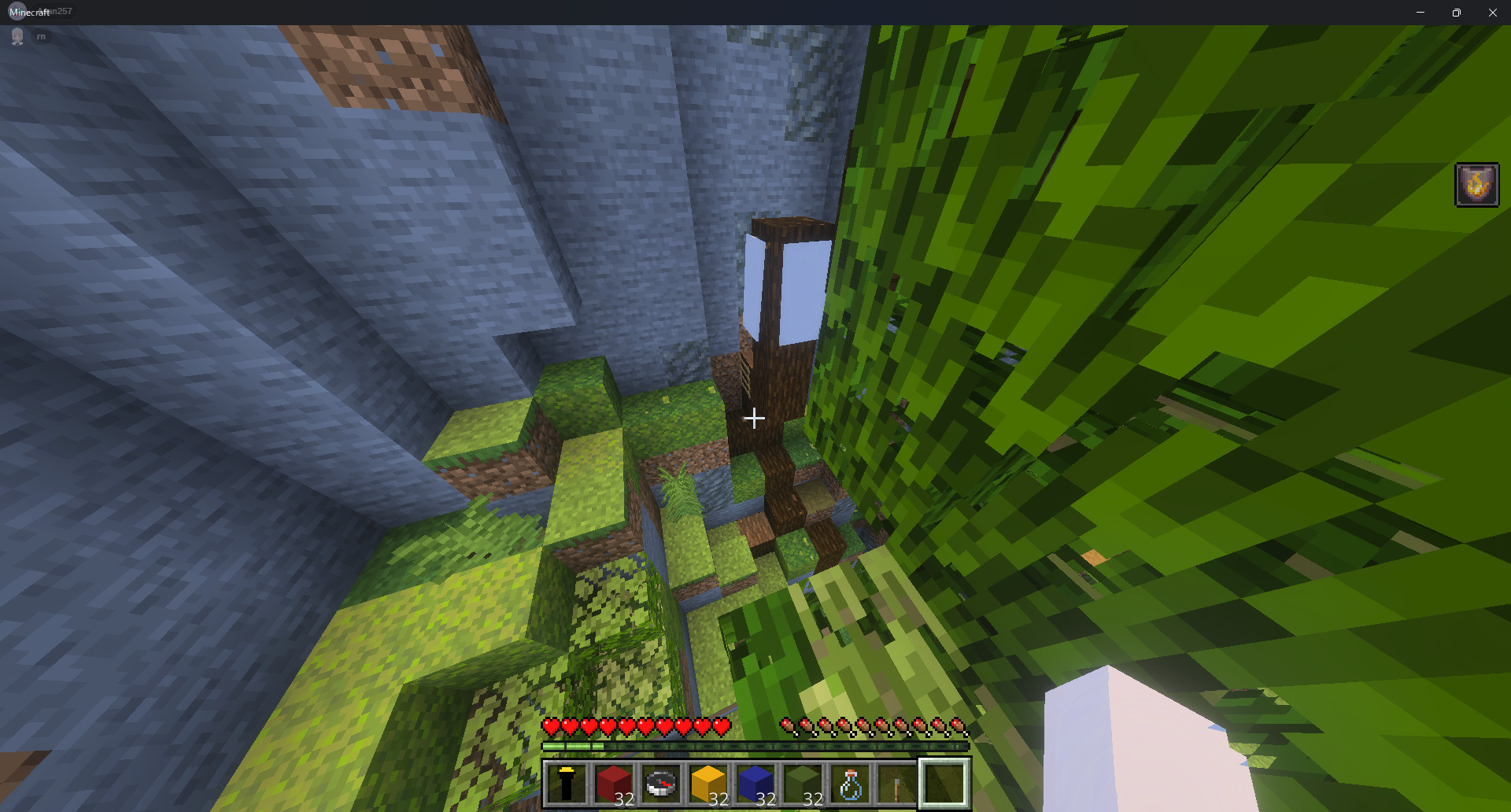
Task: Restore down the Minecraft window
Action: click(1457, 12)
